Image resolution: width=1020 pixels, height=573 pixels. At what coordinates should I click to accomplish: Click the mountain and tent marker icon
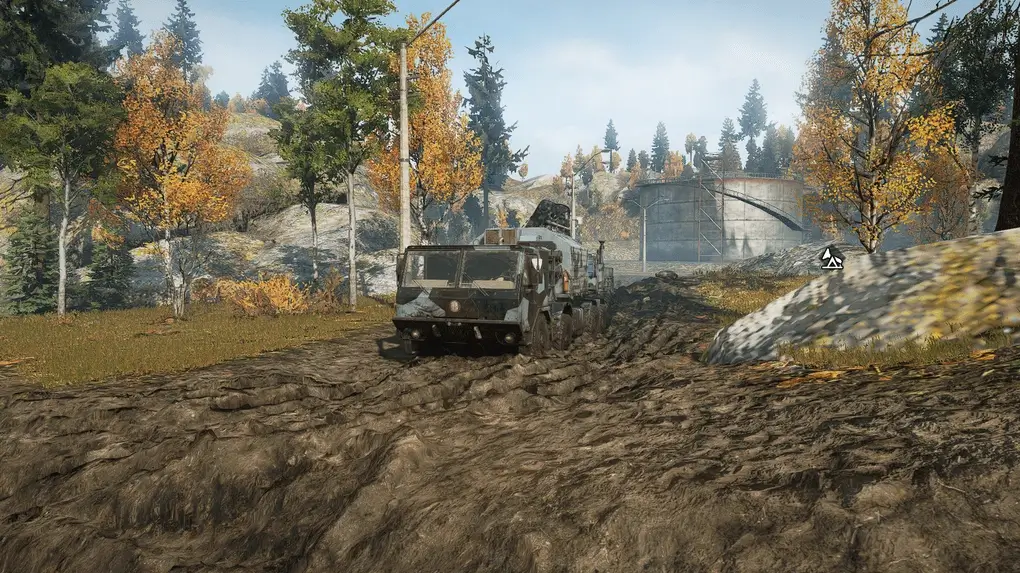831,259
